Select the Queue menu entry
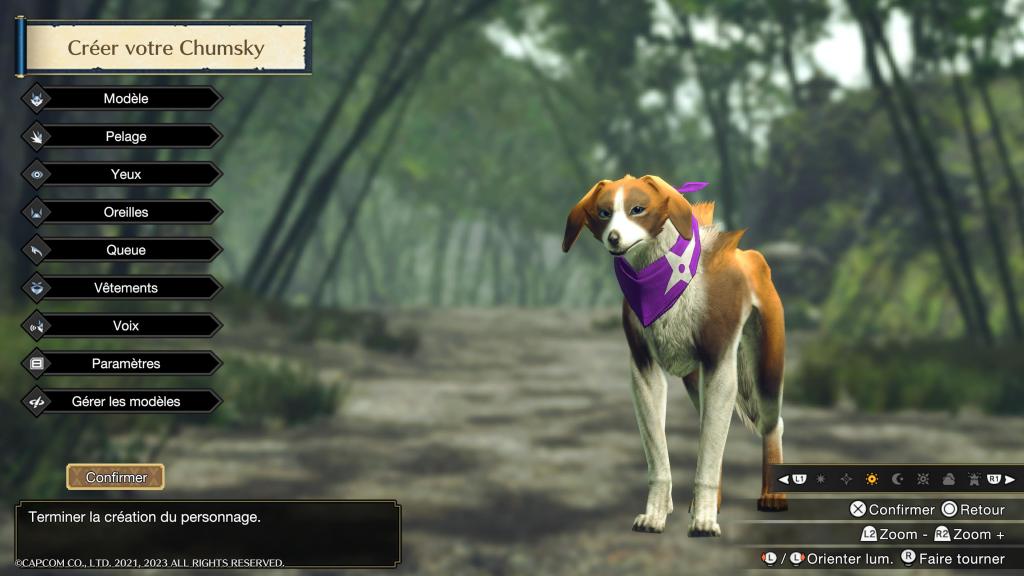The height and width of the screenshot is (576, 1024). 126,250
